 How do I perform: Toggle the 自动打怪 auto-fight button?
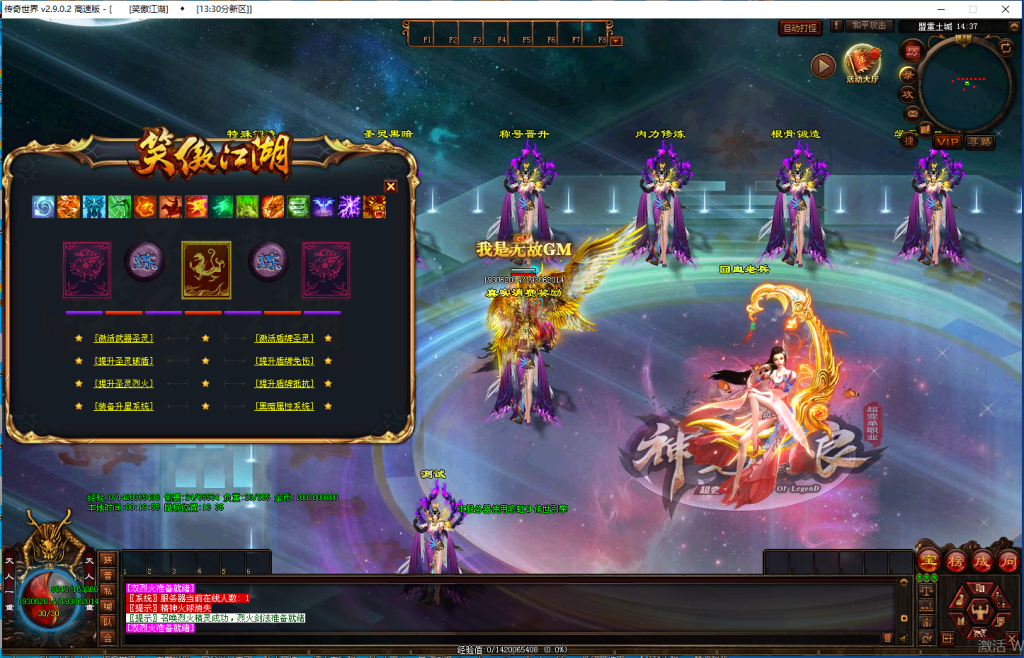click(x=800, y=28)
